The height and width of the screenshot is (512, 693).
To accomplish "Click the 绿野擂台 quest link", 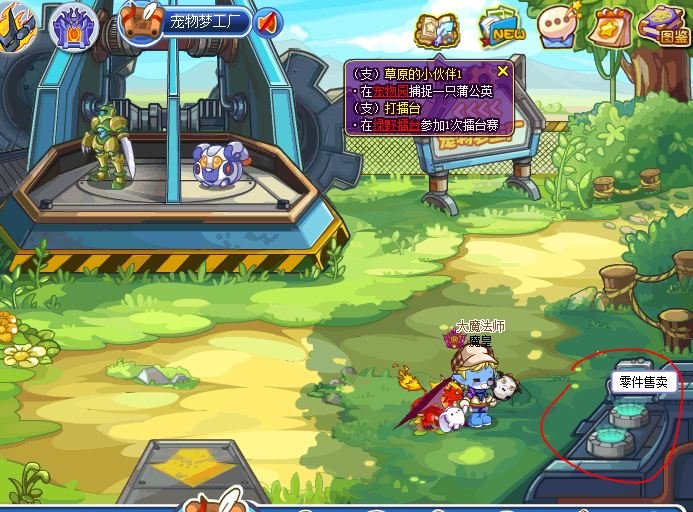I will click(x=397, y=126).
